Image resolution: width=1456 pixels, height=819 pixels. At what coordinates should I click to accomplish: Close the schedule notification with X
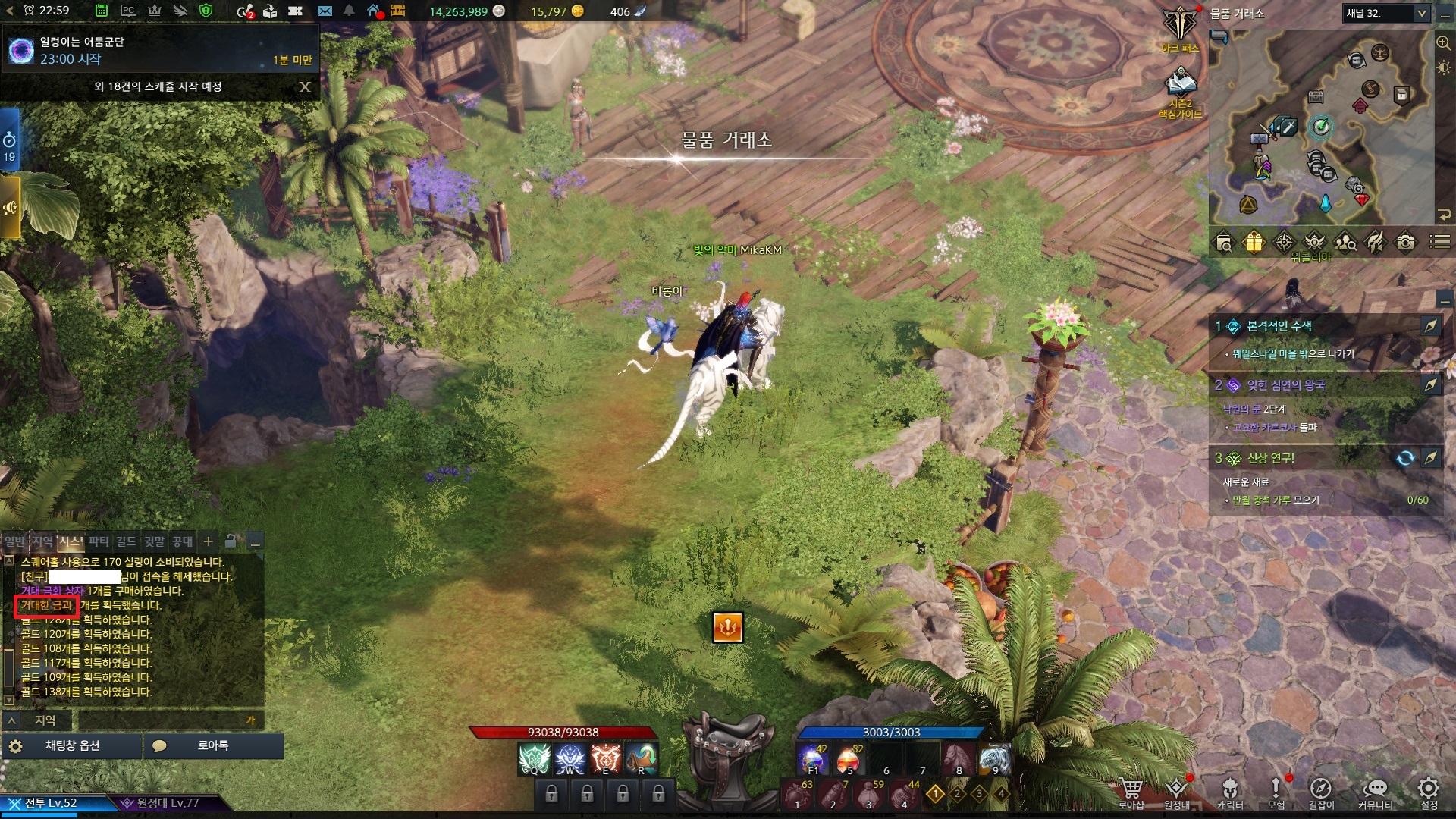[305, 86]
